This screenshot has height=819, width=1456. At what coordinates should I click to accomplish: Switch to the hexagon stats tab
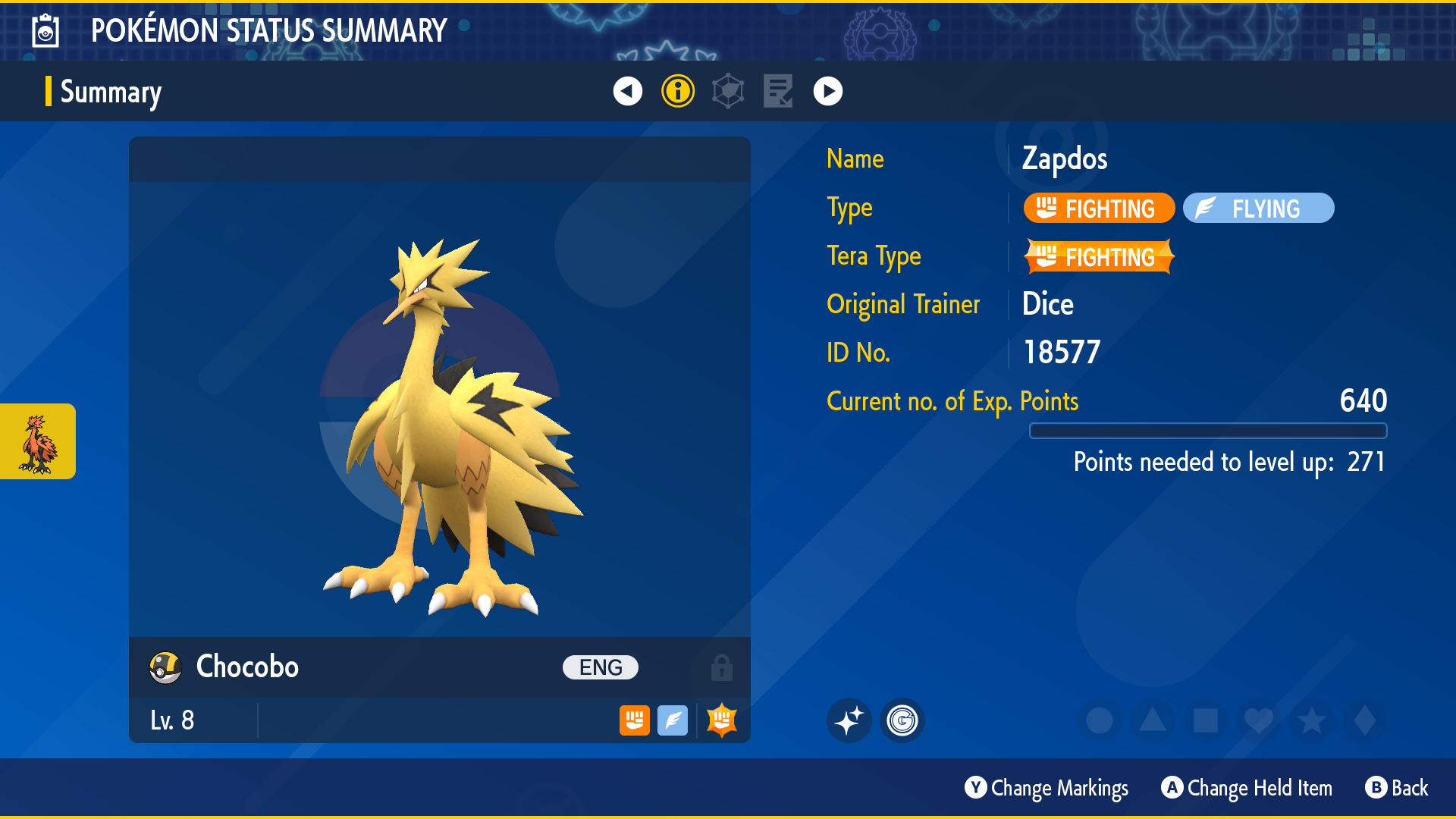click(x=728, y=92)
